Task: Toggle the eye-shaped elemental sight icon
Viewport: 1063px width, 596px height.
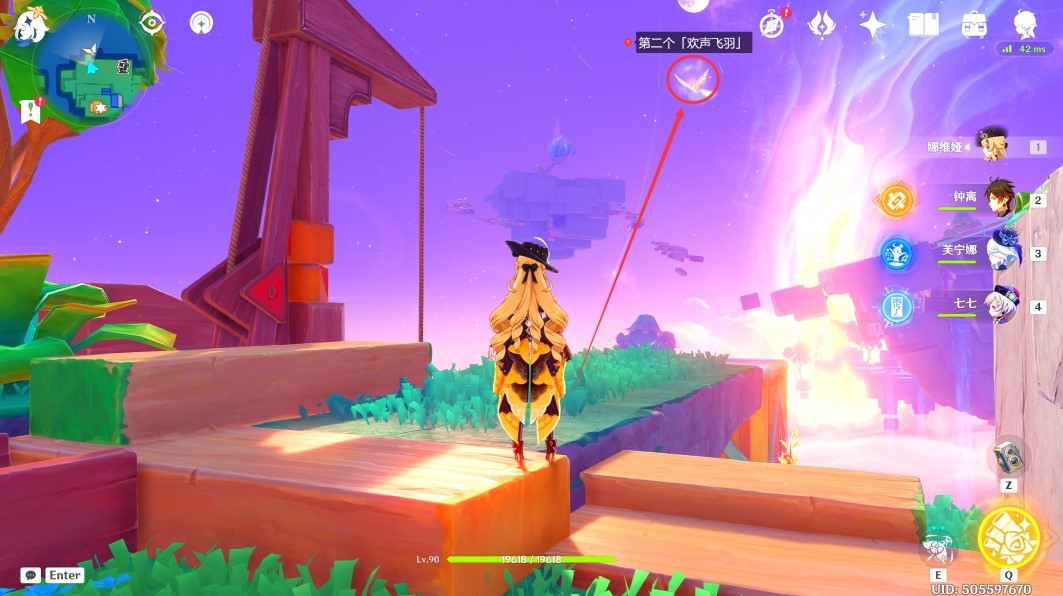Action: point(152,23)
